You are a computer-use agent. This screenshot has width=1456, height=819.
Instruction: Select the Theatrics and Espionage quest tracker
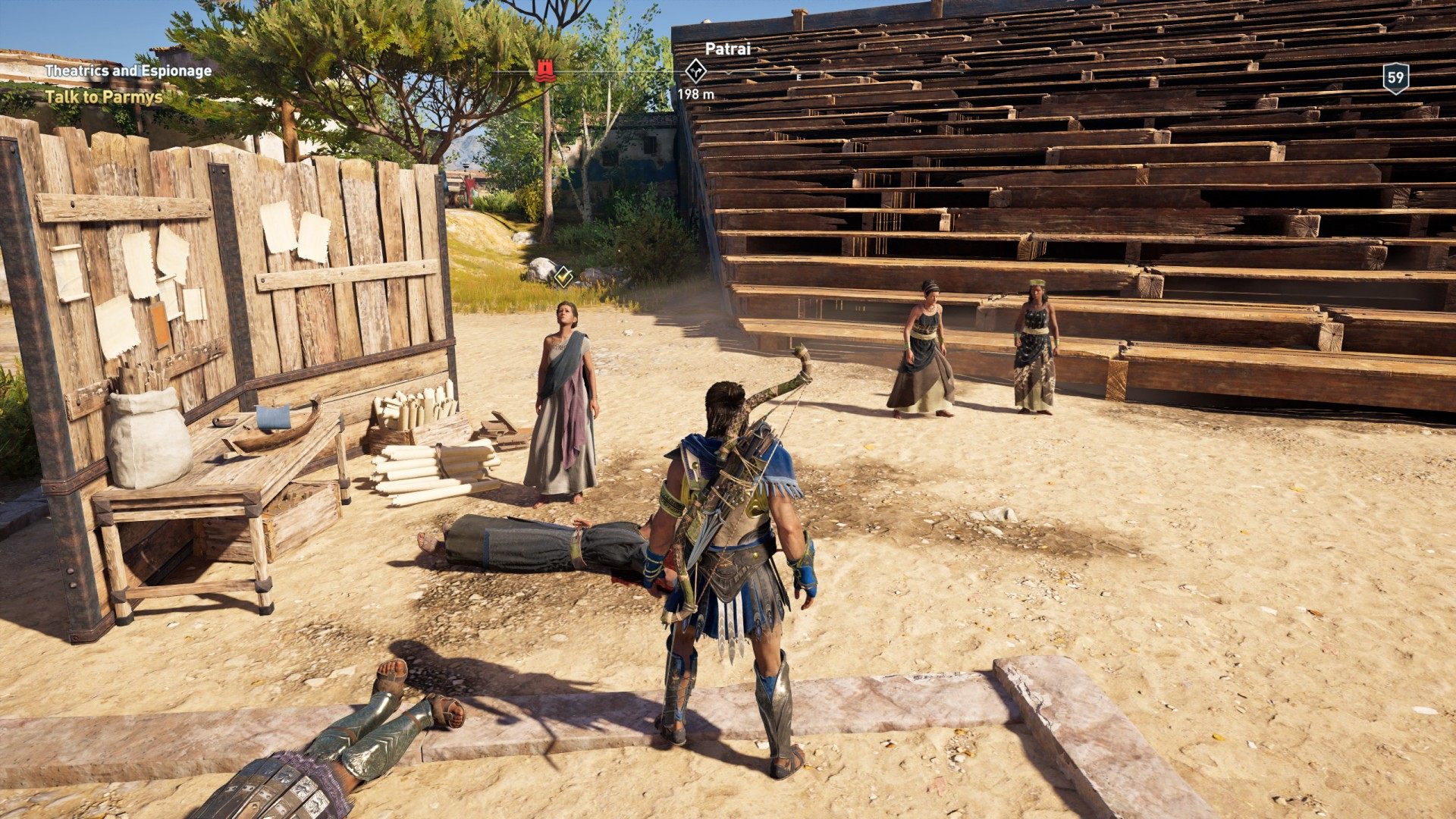pos(127,71)
